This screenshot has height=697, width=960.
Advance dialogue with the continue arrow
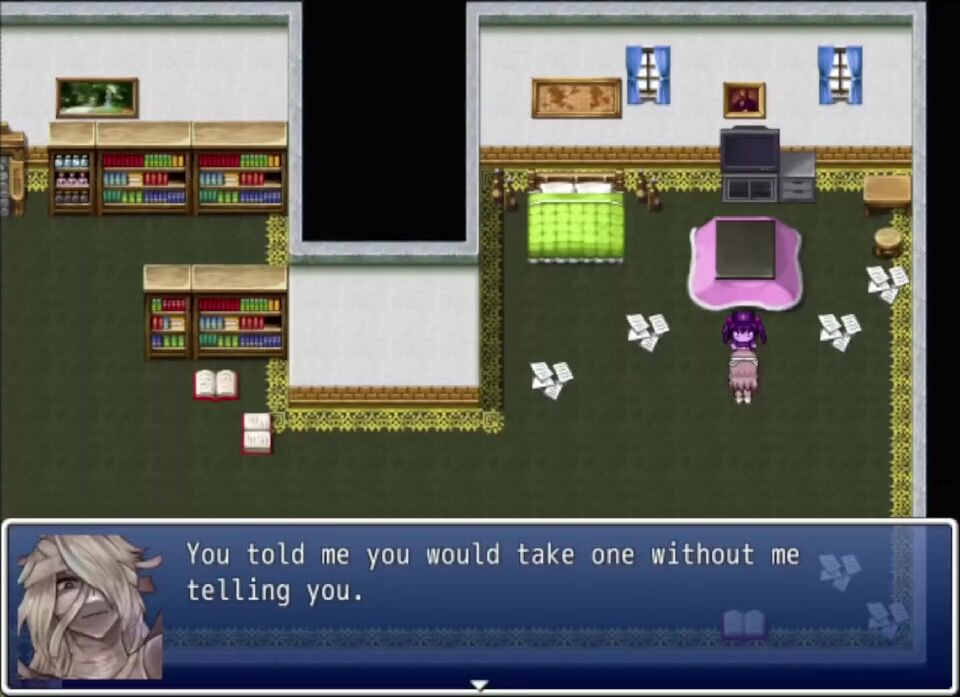(479, 686)
